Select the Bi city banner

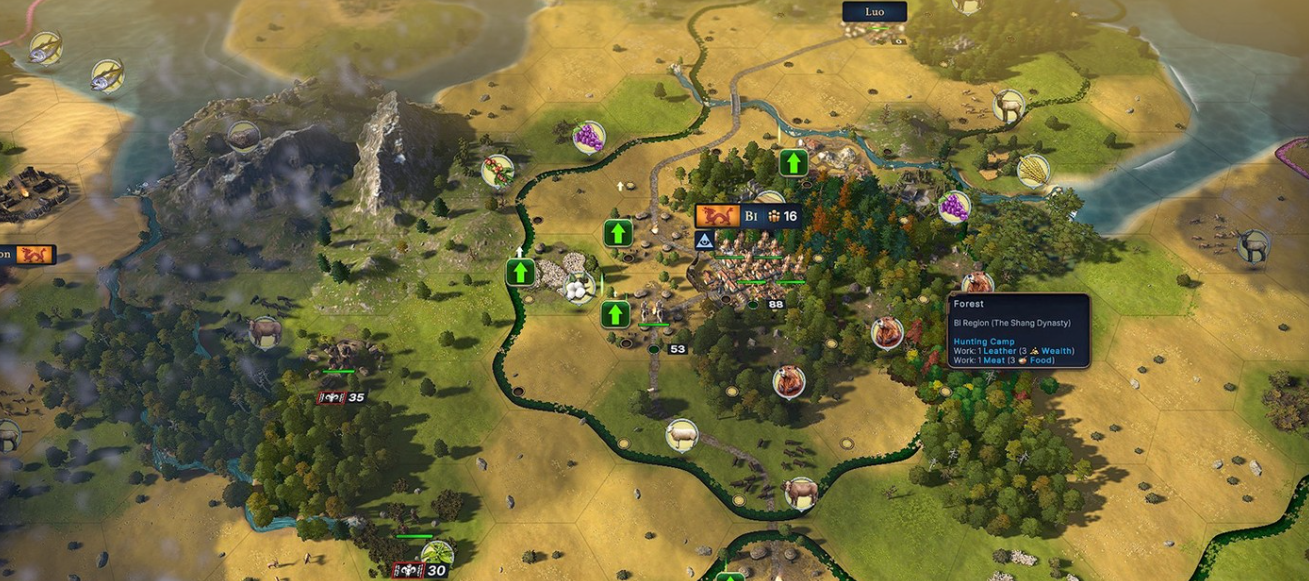point(747,216)
